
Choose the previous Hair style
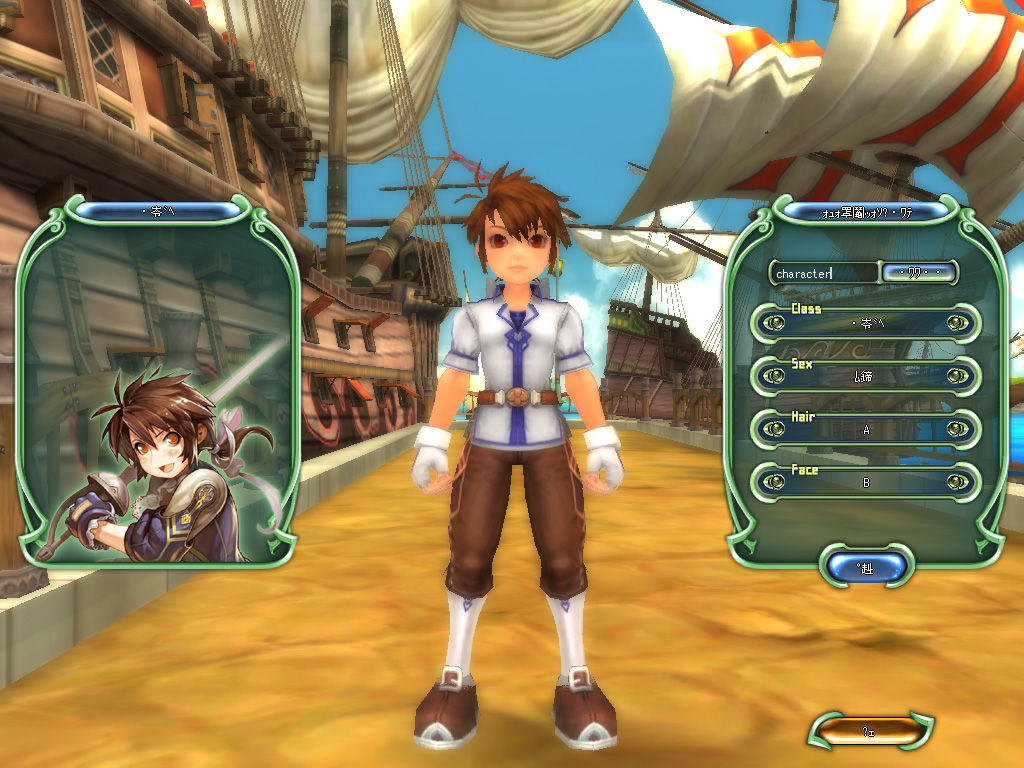click(x=773, y=429)
